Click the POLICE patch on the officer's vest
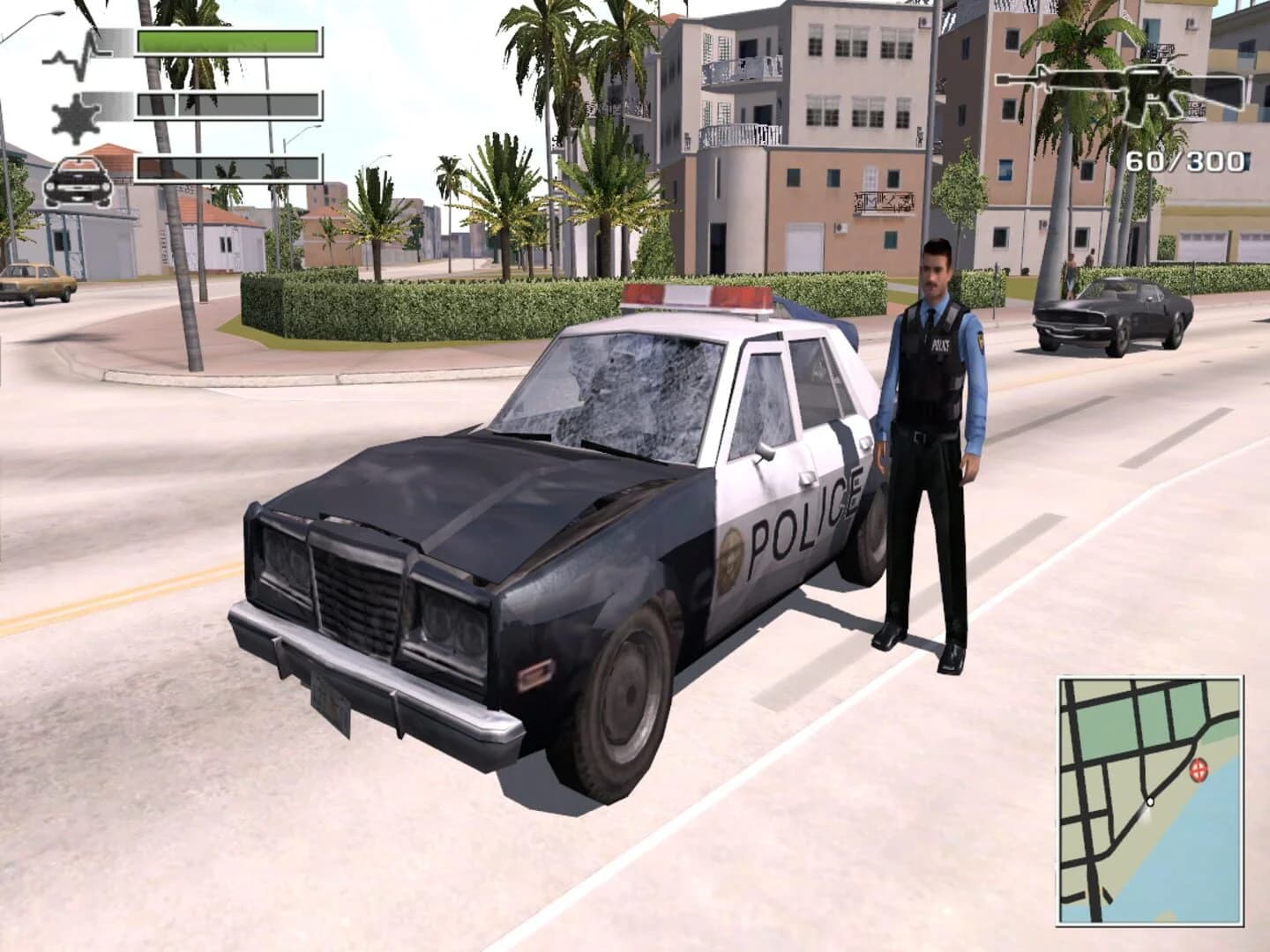 pyautogui.click(x=940, y=344)
